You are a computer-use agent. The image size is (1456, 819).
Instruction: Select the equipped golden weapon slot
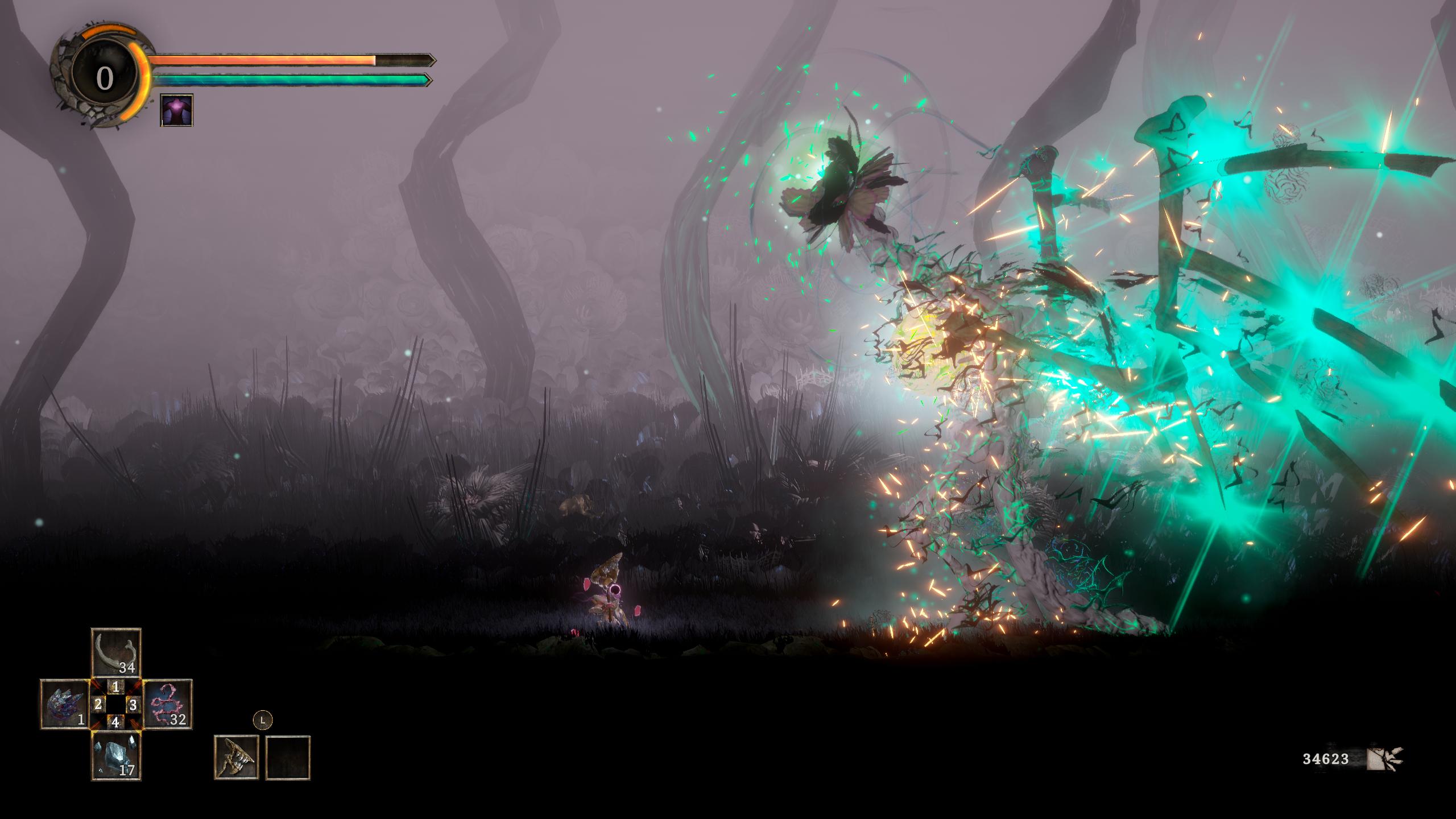[236, 757]
